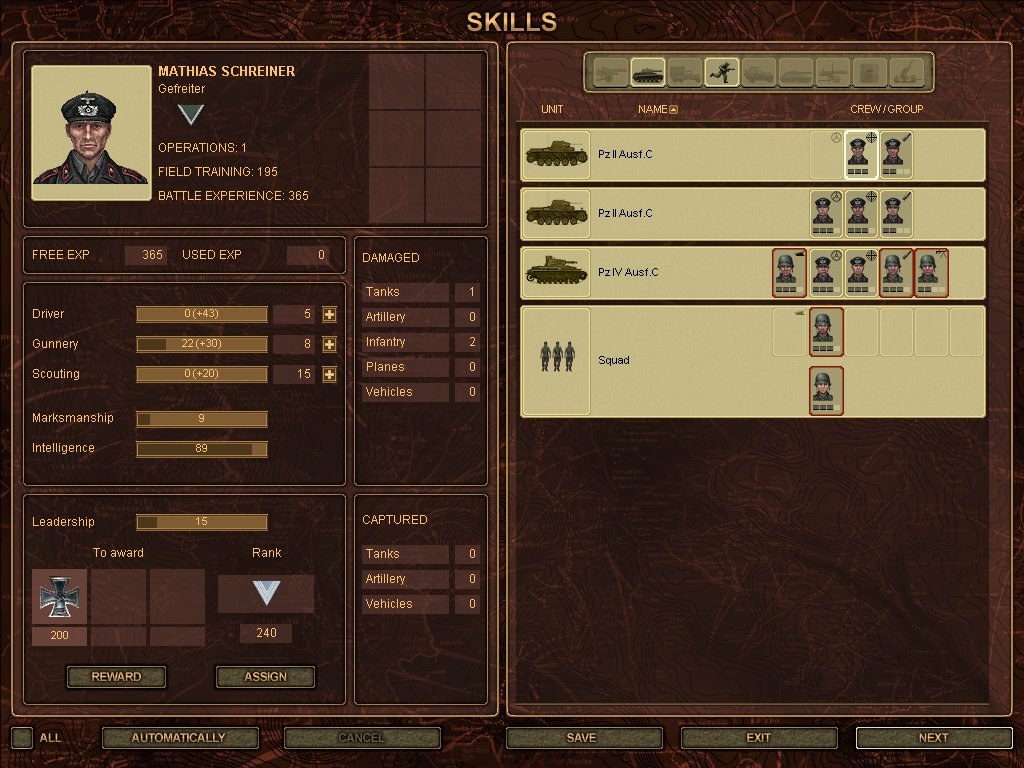
Task: Raise the Scouting skill using the plus button
Action: click(x=329, y=374)
